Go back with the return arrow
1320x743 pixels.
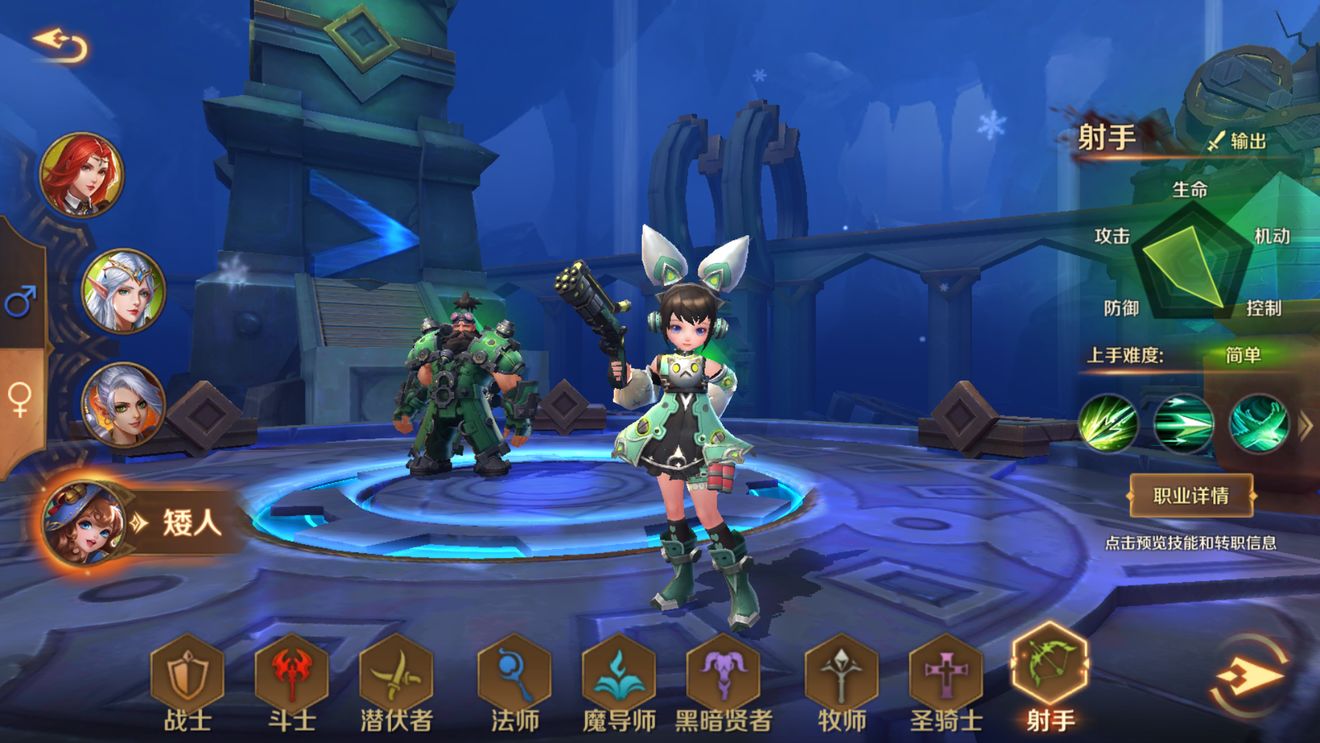tap(60, 43)
